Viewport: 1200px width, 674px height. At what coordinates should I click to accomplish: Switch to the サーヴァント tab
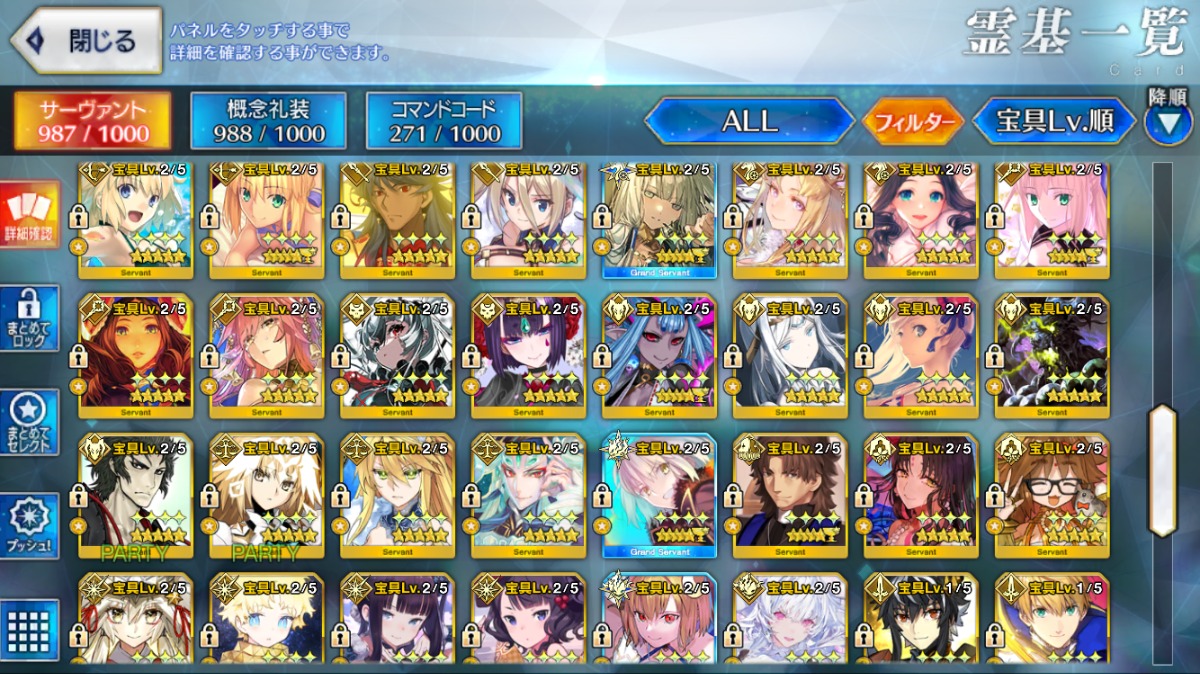click(92, 122)
